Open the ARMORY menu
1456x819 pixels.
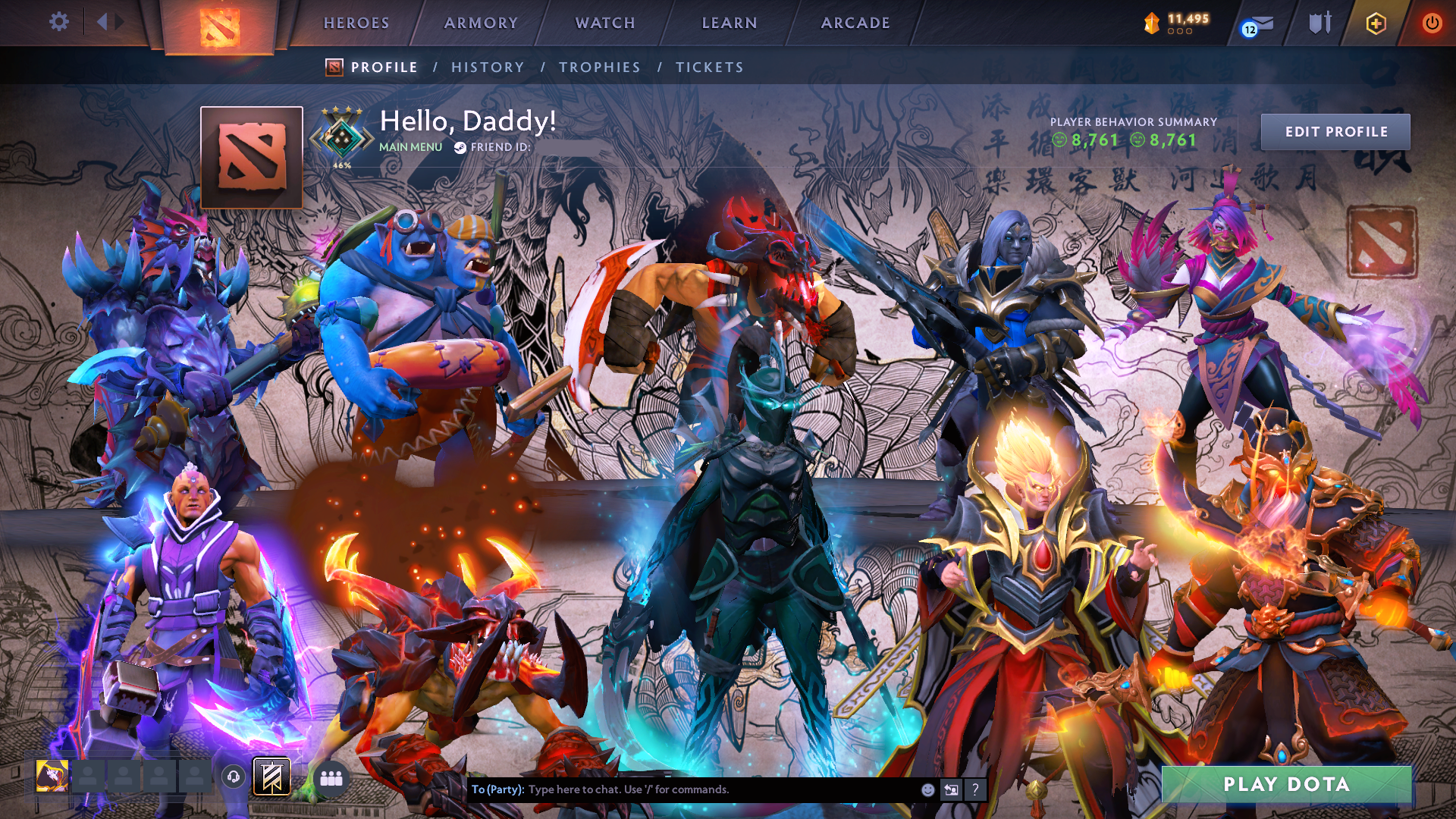click(x=481, y=23)
